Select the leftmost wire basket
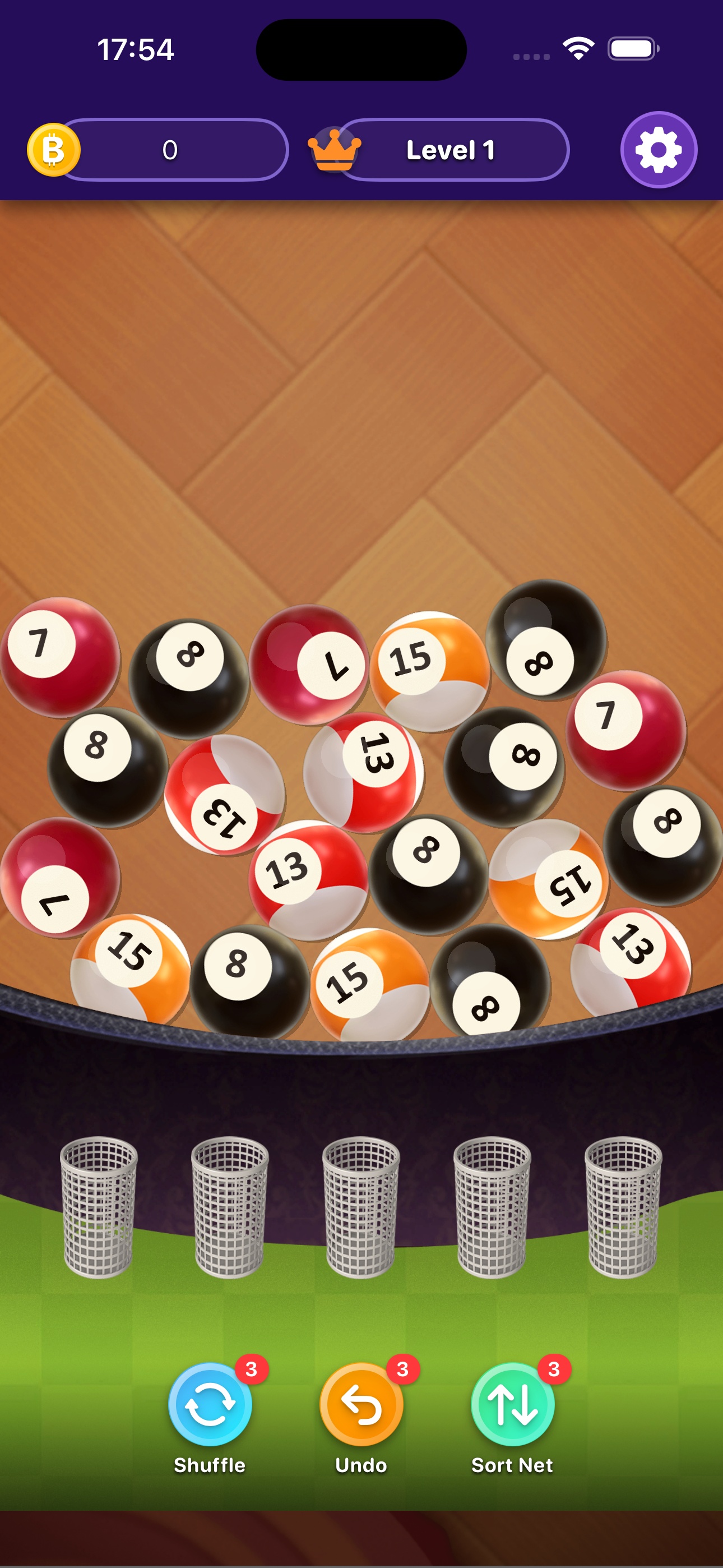723x1568 pixels. pos(100,1211)
